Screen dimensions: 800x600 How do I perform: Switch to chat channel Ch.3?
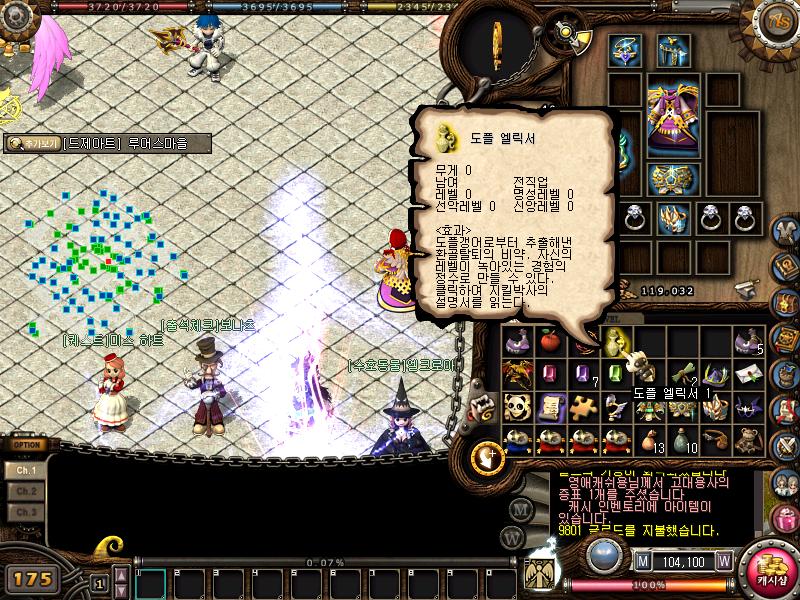point(27,512)
